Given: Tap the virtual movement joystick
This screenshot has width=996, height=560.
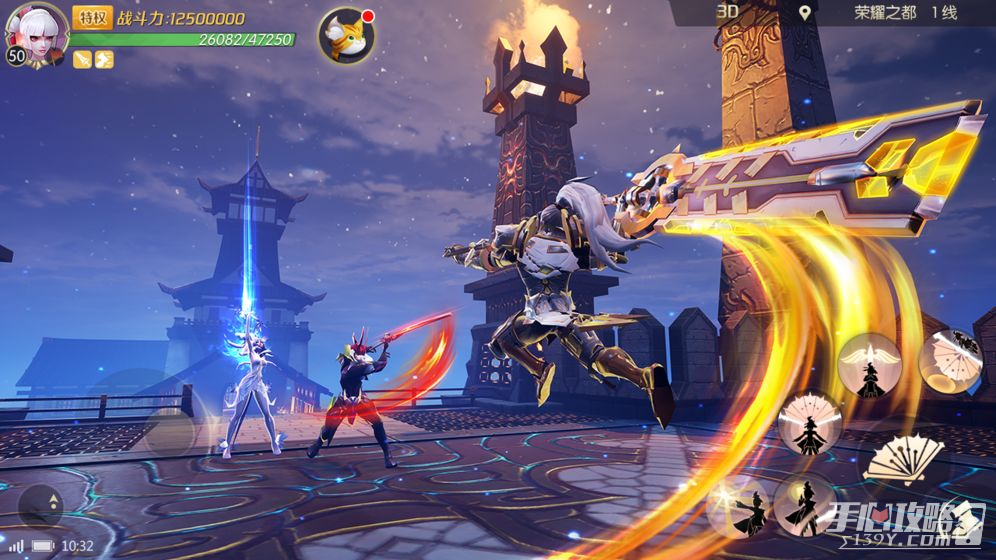Looking at the screenshot, I should tap(168, 432).
